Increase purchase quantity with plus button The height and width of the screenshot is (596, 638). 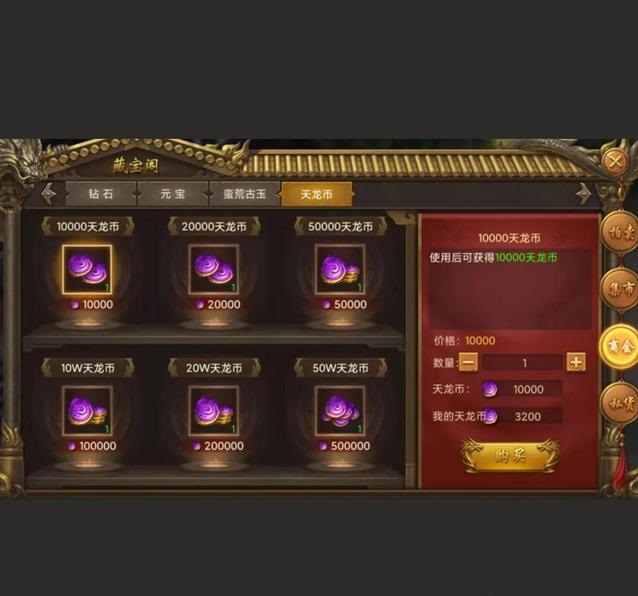(x=576, y=362)
